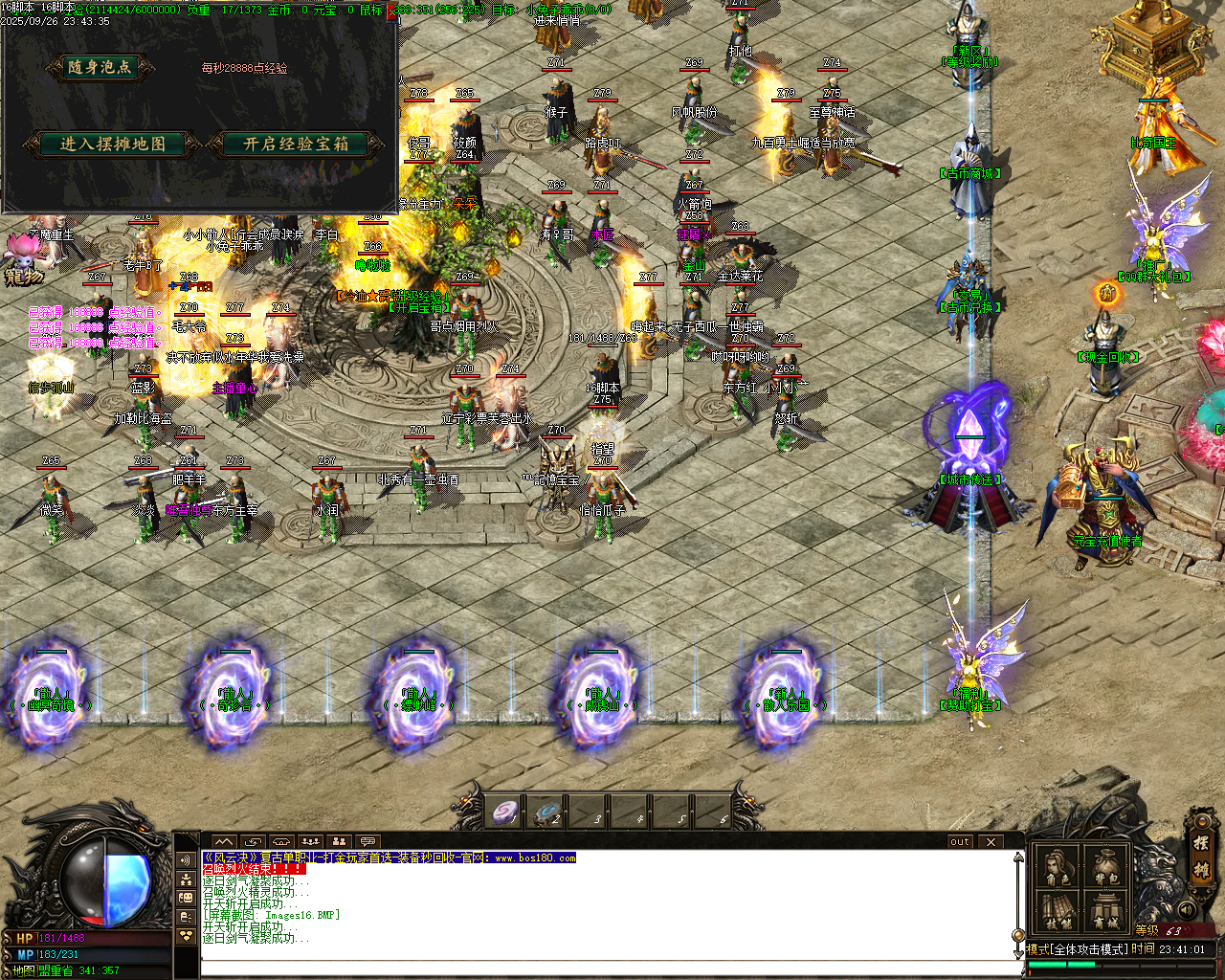Click the speaker icon beside the chat log
The height and width of the screenshot is (980, 1225).
pos(186,860)
